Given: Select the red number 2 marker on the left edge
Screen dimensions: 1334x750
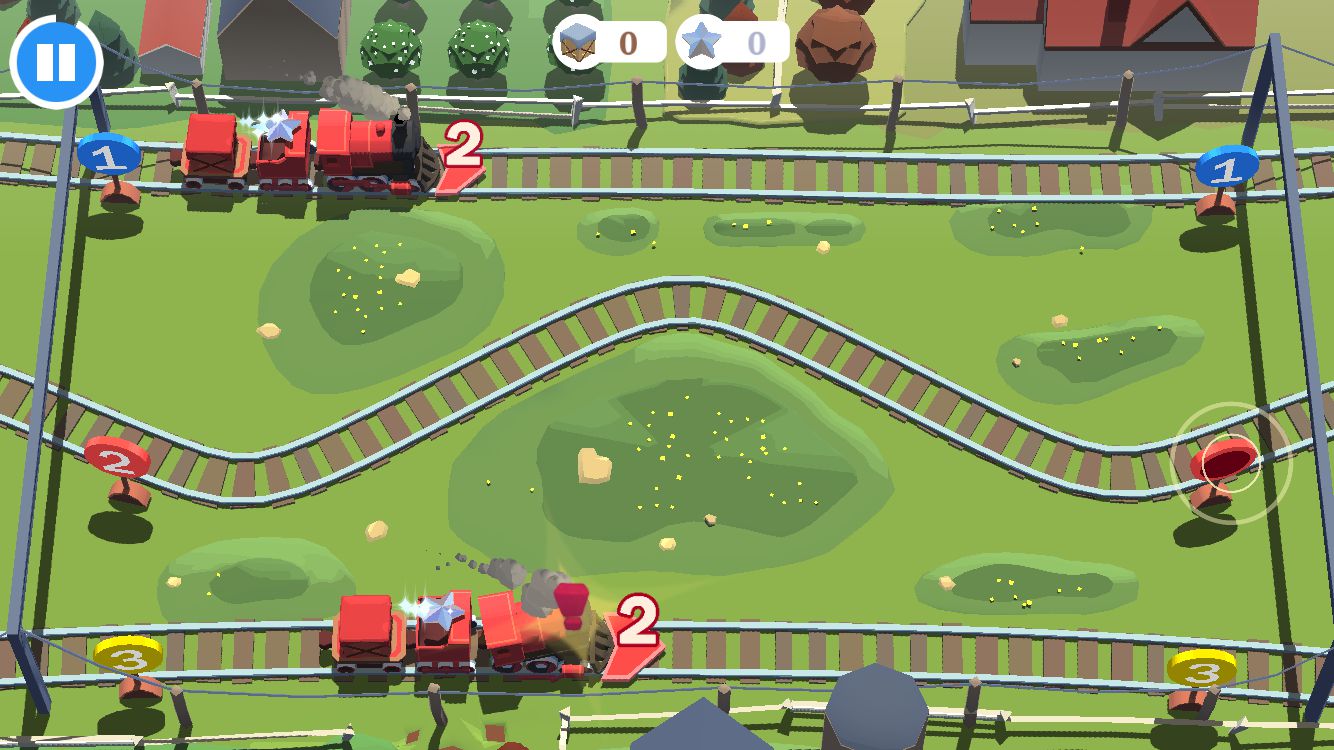Looking at the screenshot, I should coord(117,460).
